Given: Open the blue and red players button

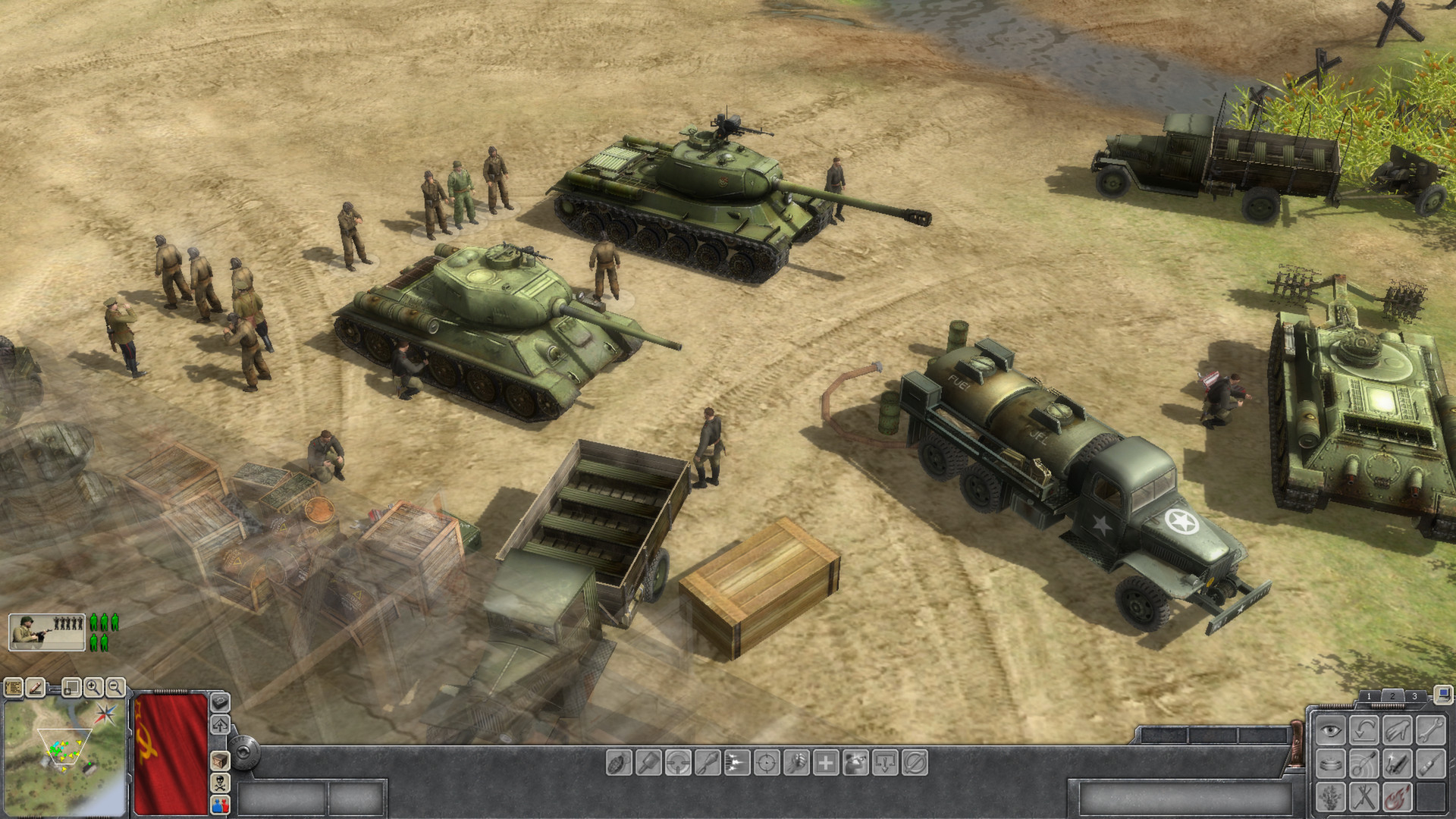Looking at the screenshot, I should pyautogui.click(x=219, y=804).
